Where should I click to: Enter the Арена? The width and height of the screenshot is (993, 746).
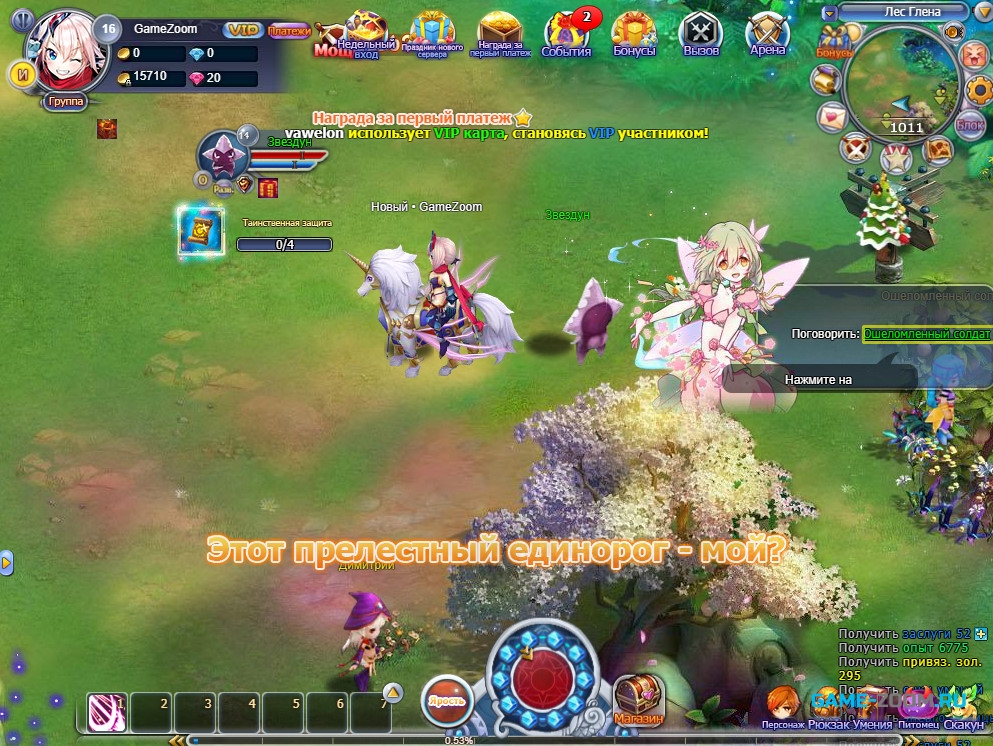point(768,34)
